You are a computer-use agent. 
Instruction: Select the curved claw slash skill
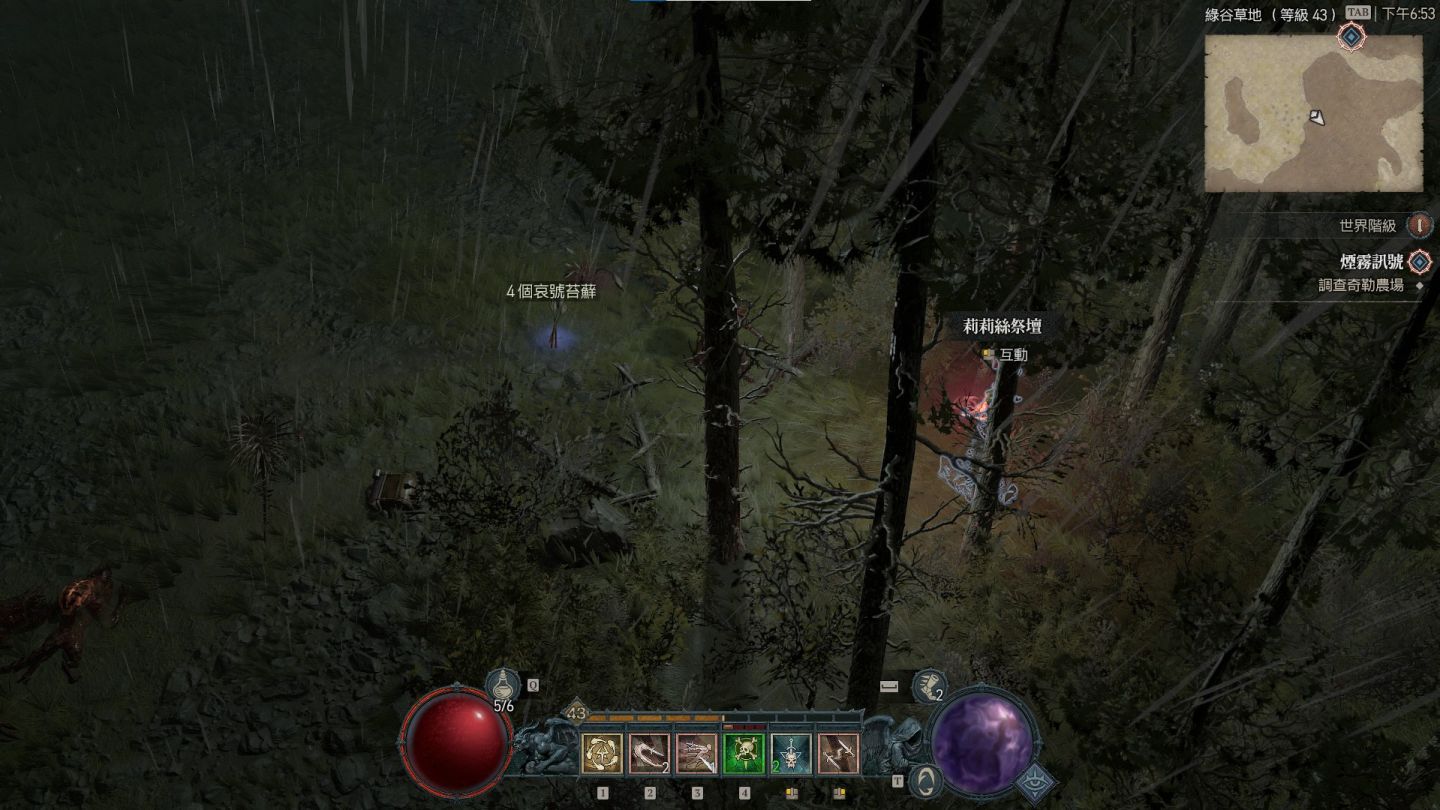(x=649, y=754)
